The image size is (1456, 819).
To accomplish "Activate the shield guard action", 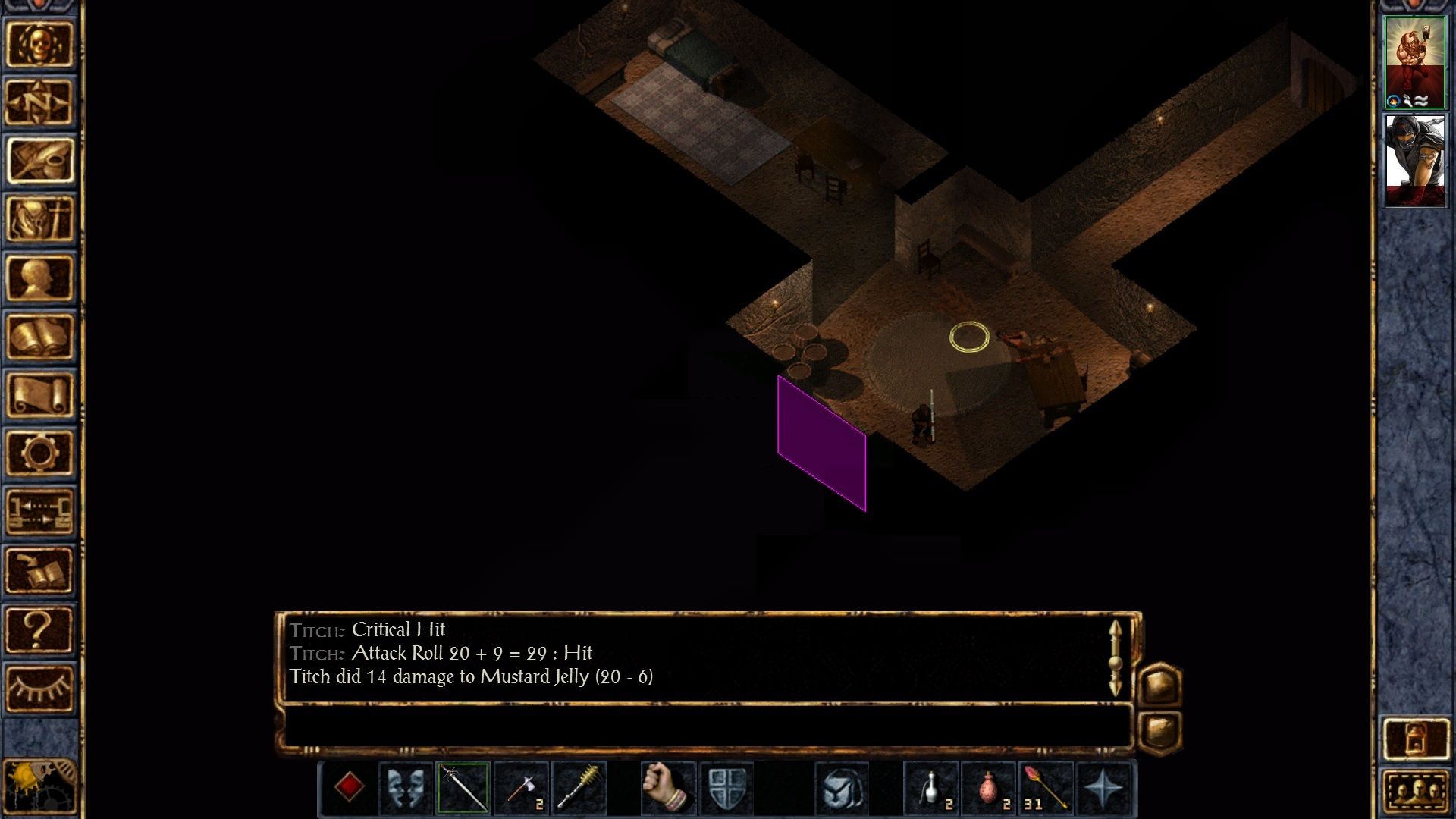I will tap(726, 788).
